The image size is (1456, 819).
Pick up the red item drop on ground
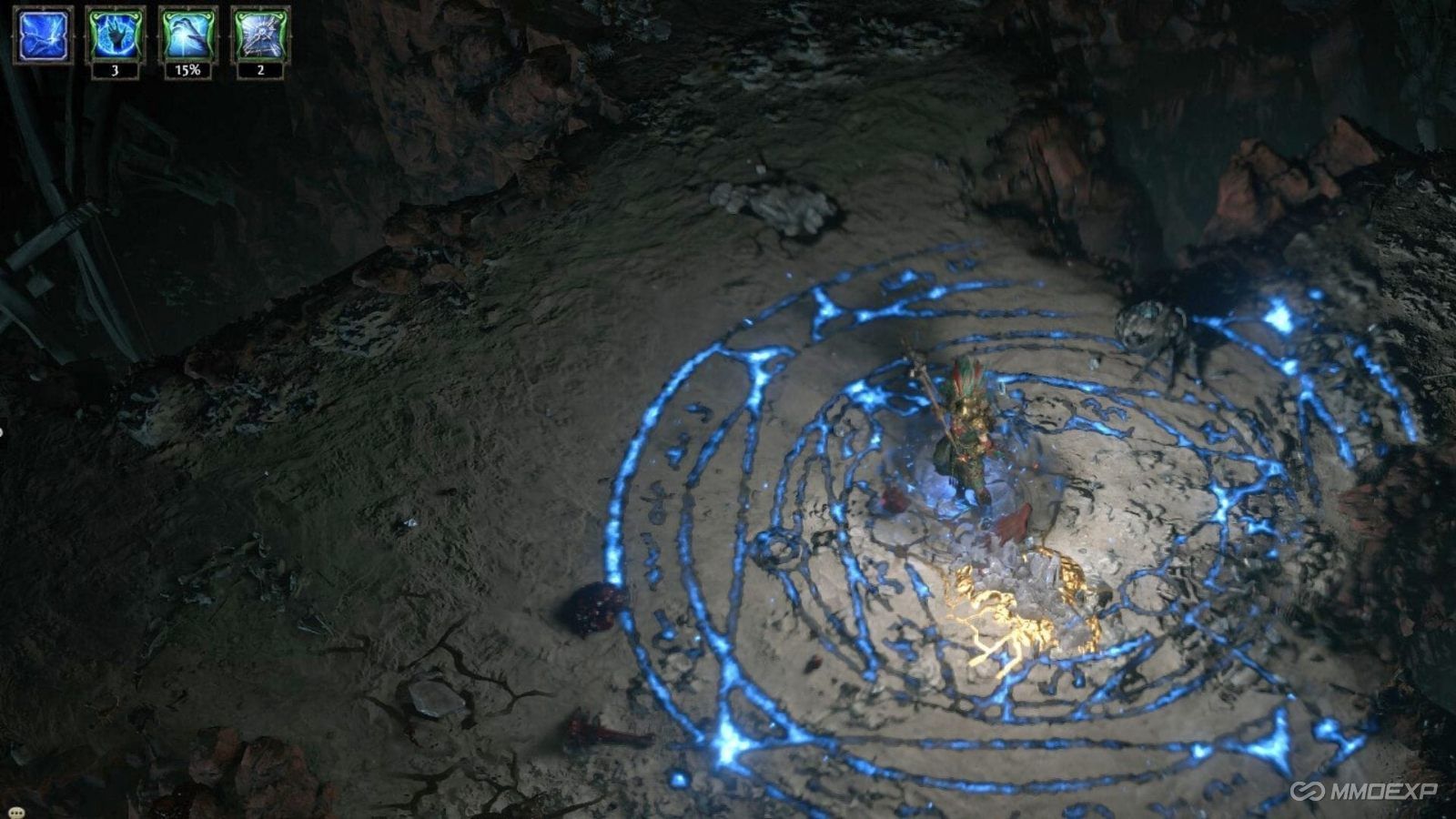pos(591,610)
